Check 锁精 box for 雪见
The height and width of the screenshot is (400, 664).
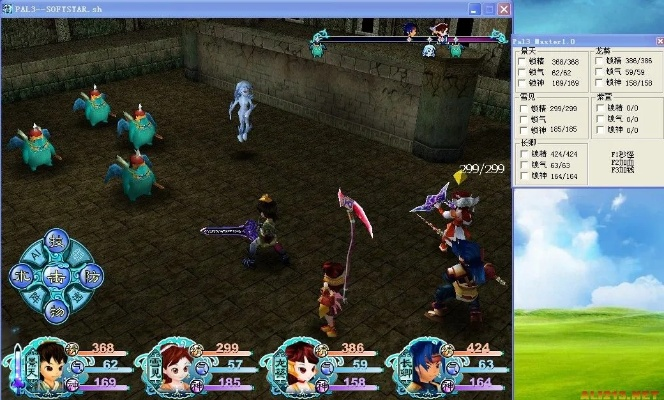(x=522, y=108)
